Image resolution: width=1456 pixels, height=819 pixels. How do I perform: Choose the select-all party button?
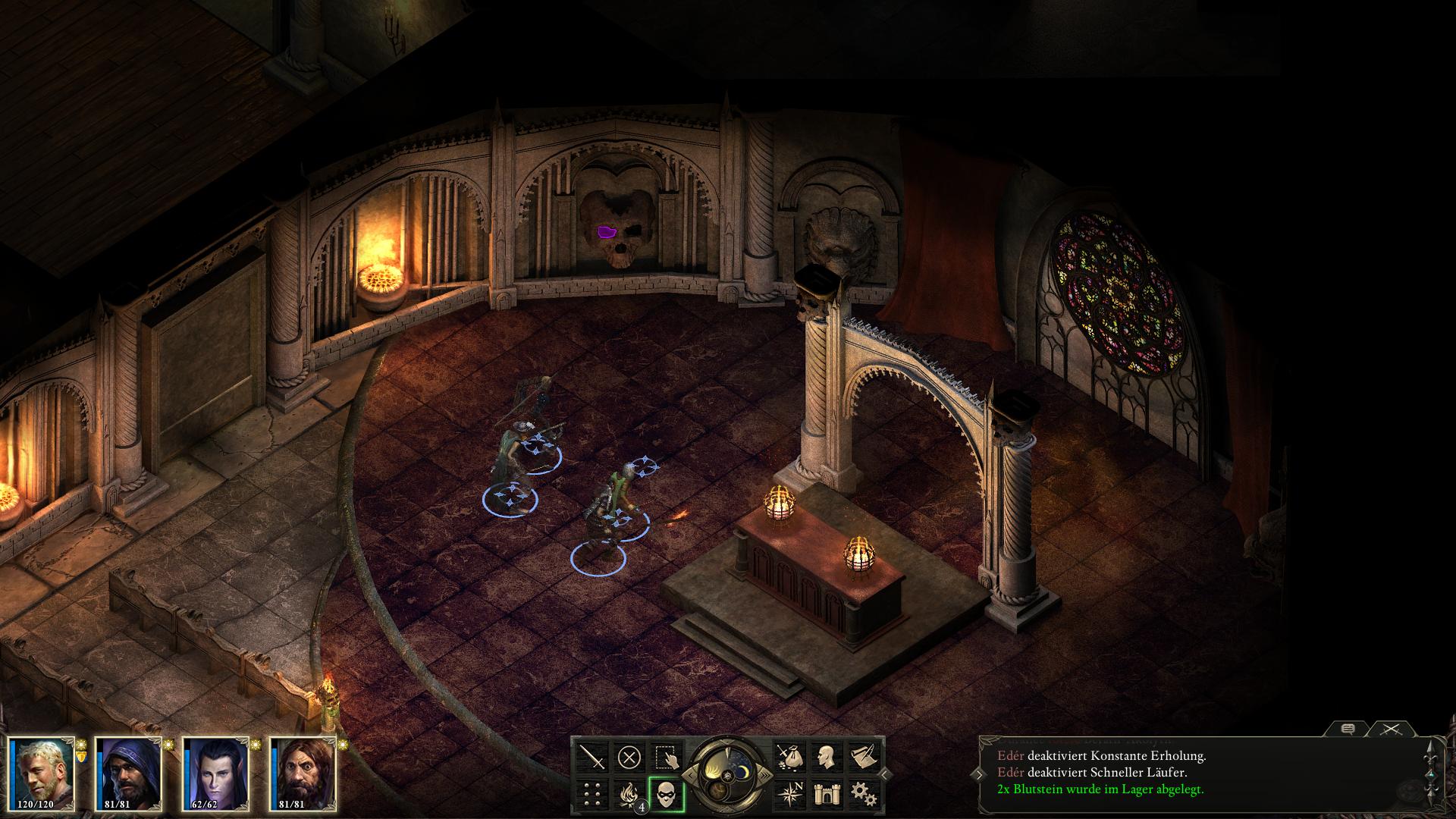(667, 757)
